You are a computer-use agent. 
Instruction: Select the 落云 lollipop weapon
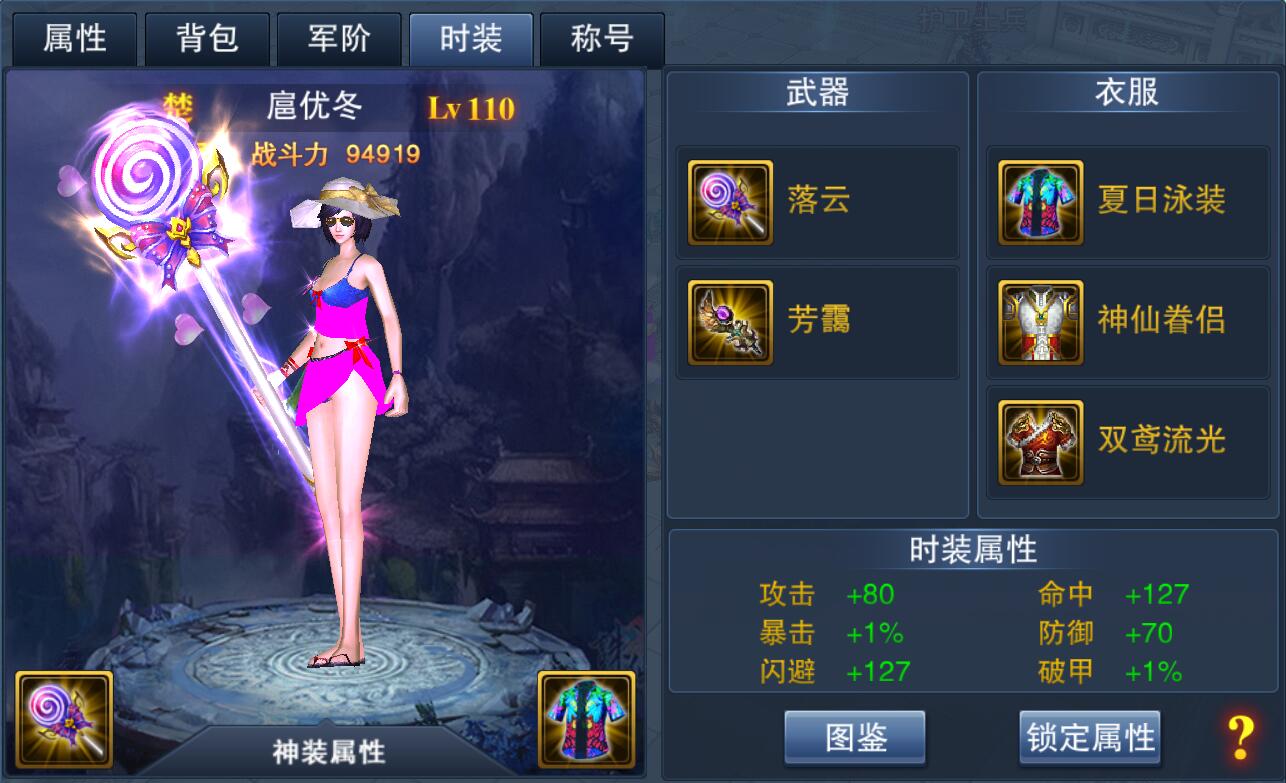[x=817, y=202]
